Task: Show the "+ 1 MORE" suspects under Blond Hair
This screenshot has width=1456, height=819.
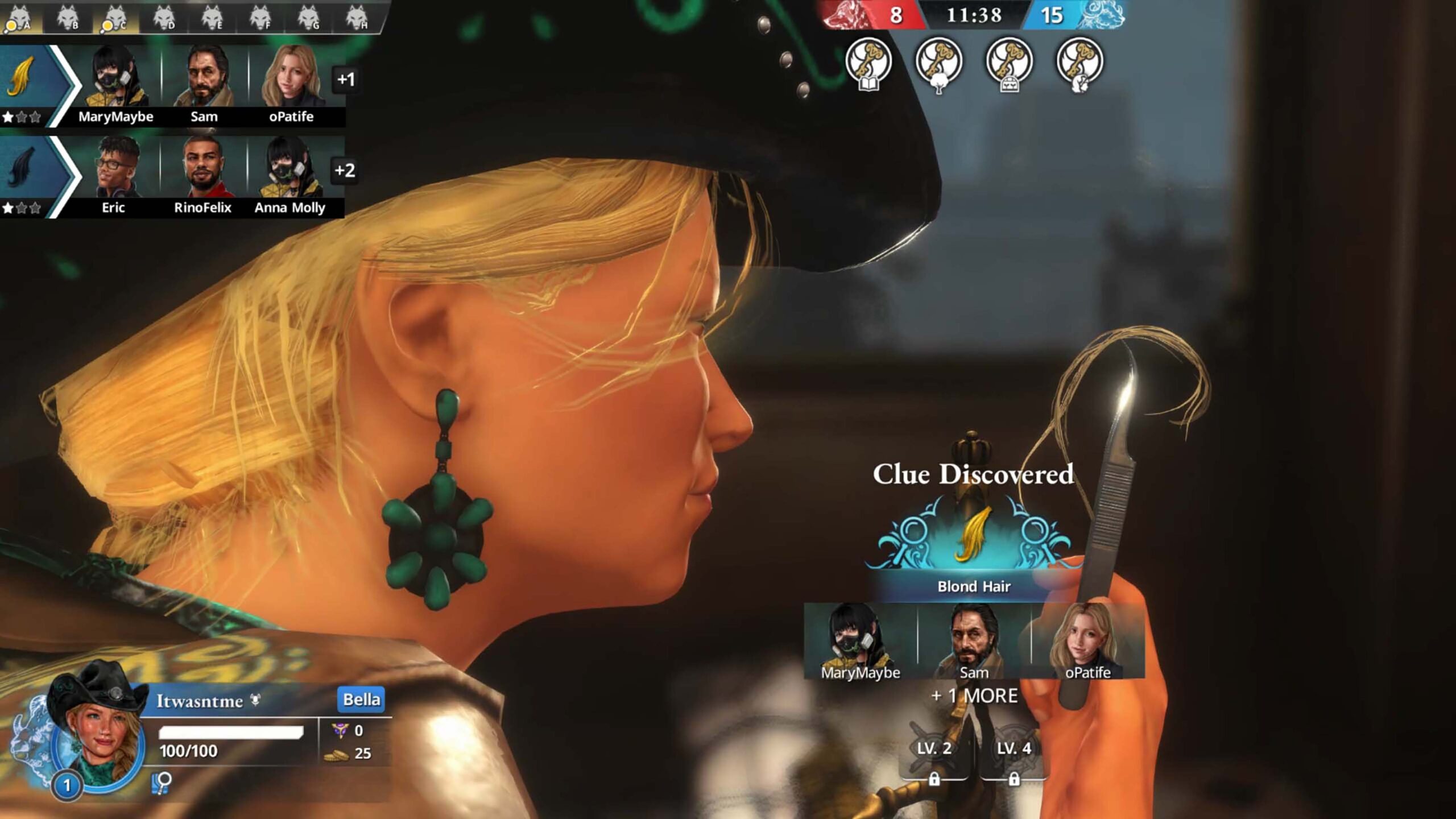Action: pyautogui.click(x=974, y=696)
